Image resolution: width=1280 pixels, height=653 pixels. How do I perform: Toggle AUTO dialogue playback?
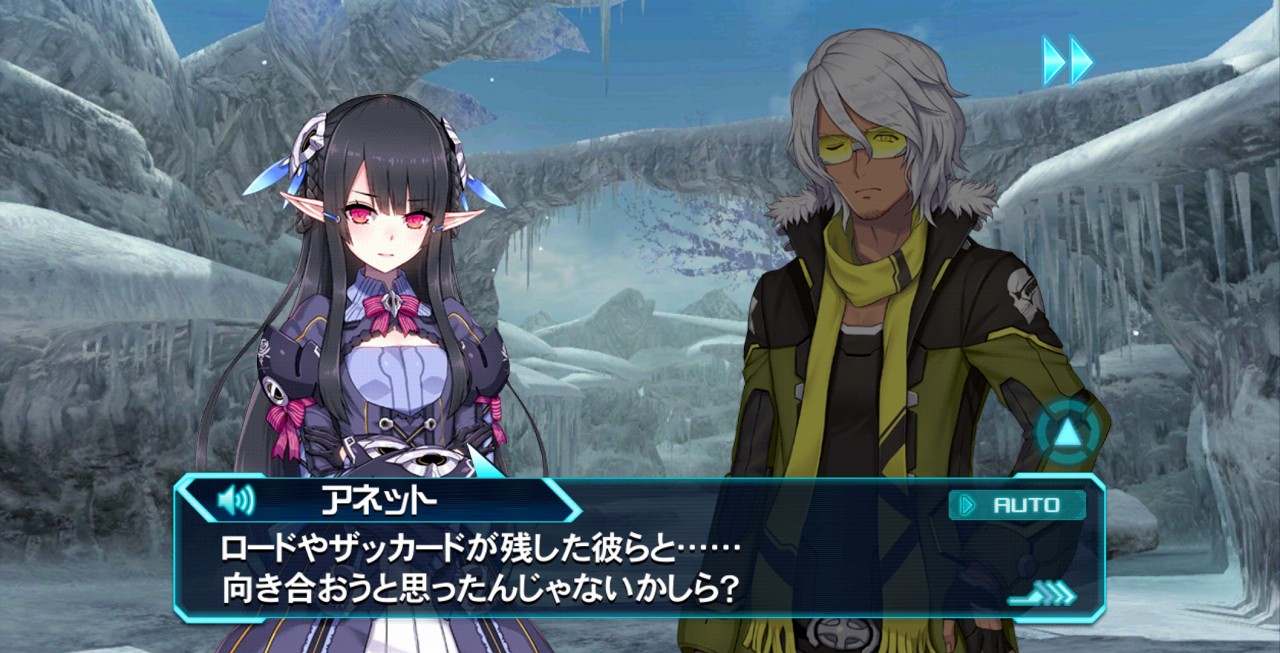pyautogui.click(x=1017, y=505)
